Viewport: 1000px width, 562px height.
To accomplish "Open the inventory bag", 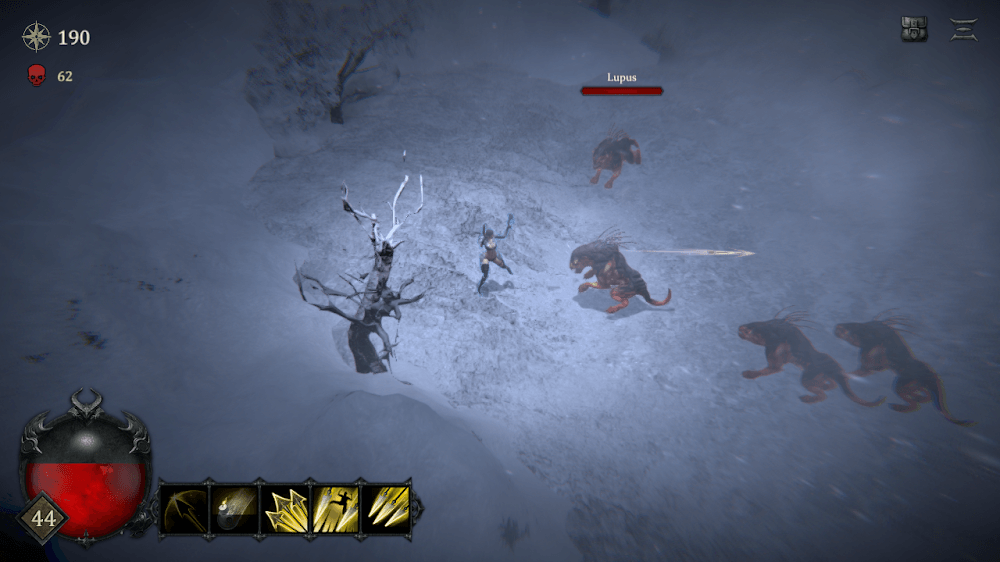I will [914, 30].
